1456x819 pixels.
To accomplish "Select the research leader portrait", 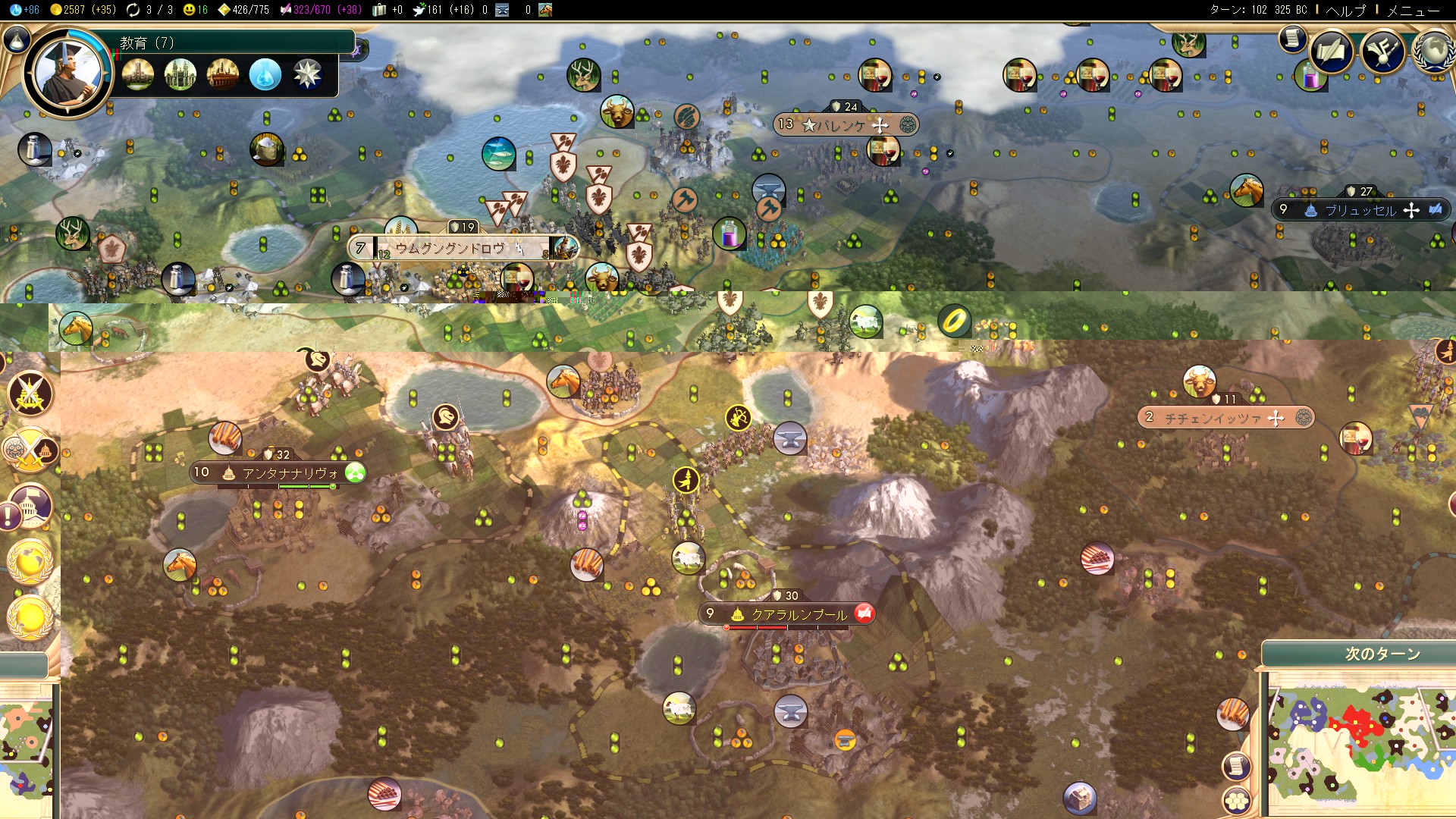I will click(x=67, y=74).
